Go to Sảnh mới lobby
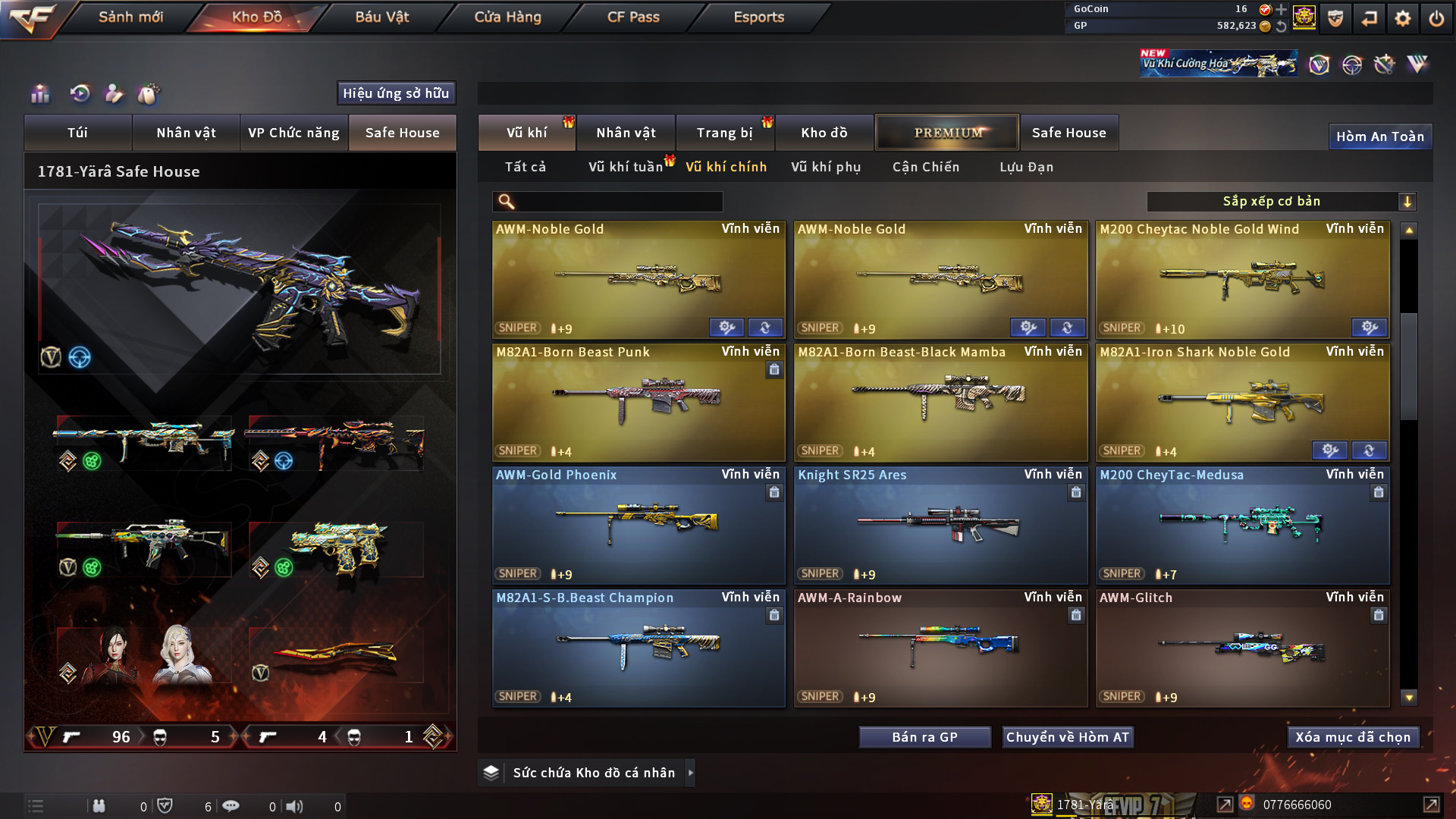The image size is (1456, 819). 130,17
